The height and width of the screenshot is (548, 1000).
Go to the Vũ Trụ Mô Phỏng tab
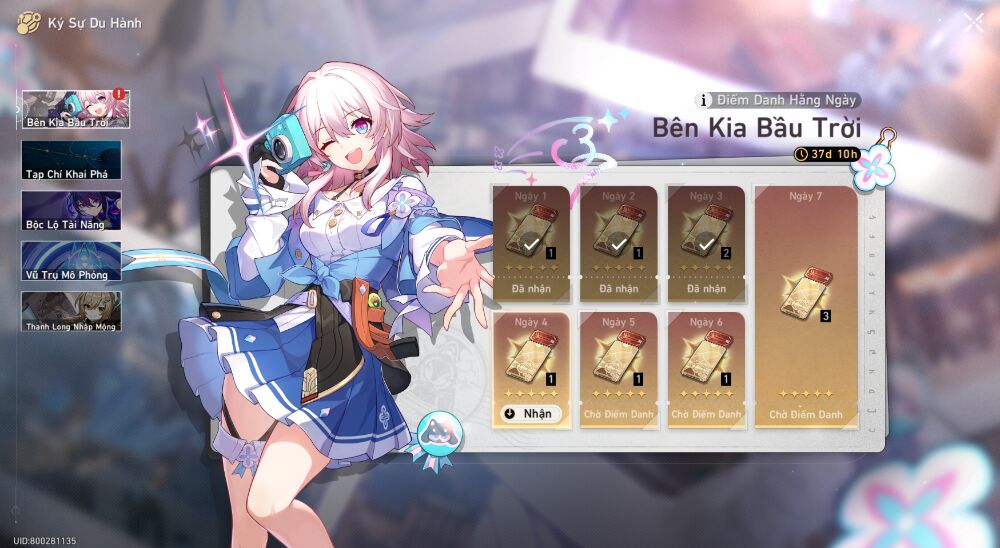pos(71,260)
